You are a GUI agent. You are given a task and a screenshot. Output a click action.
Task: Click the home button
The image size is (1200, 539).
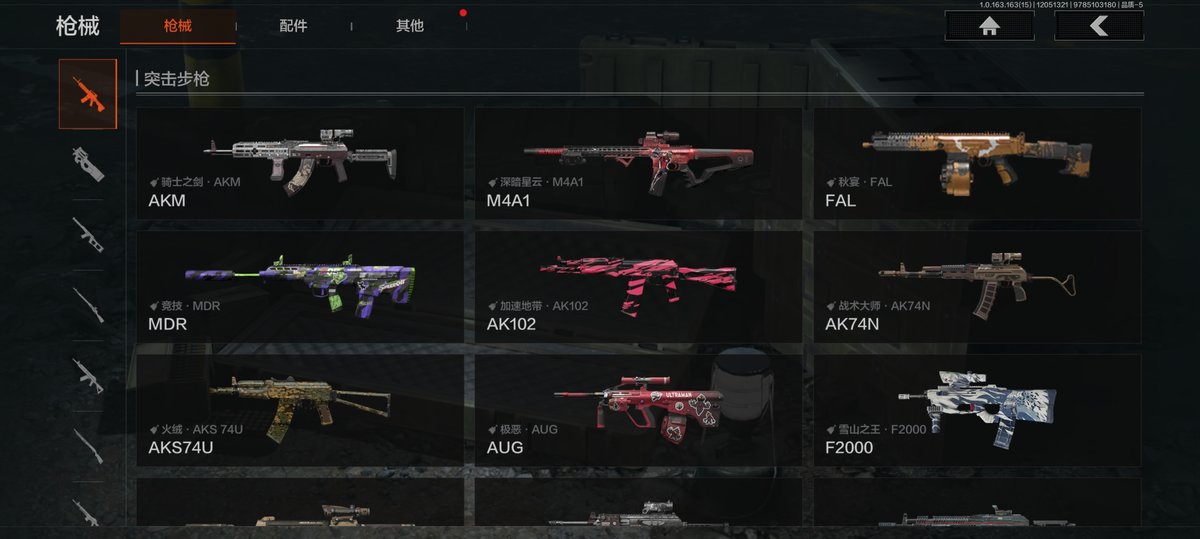click(989, 26)
